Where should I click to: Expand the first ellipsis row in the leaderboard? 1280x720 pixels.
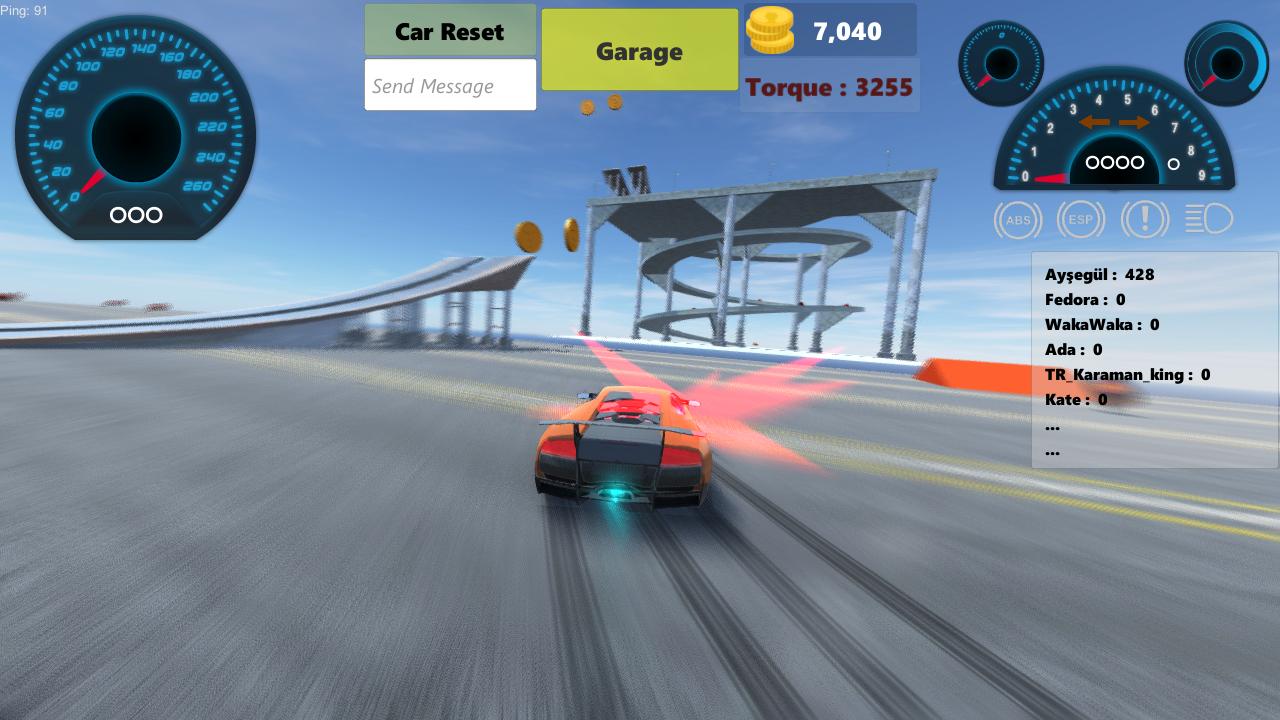pyautogui.click(x=1051, y=425)
